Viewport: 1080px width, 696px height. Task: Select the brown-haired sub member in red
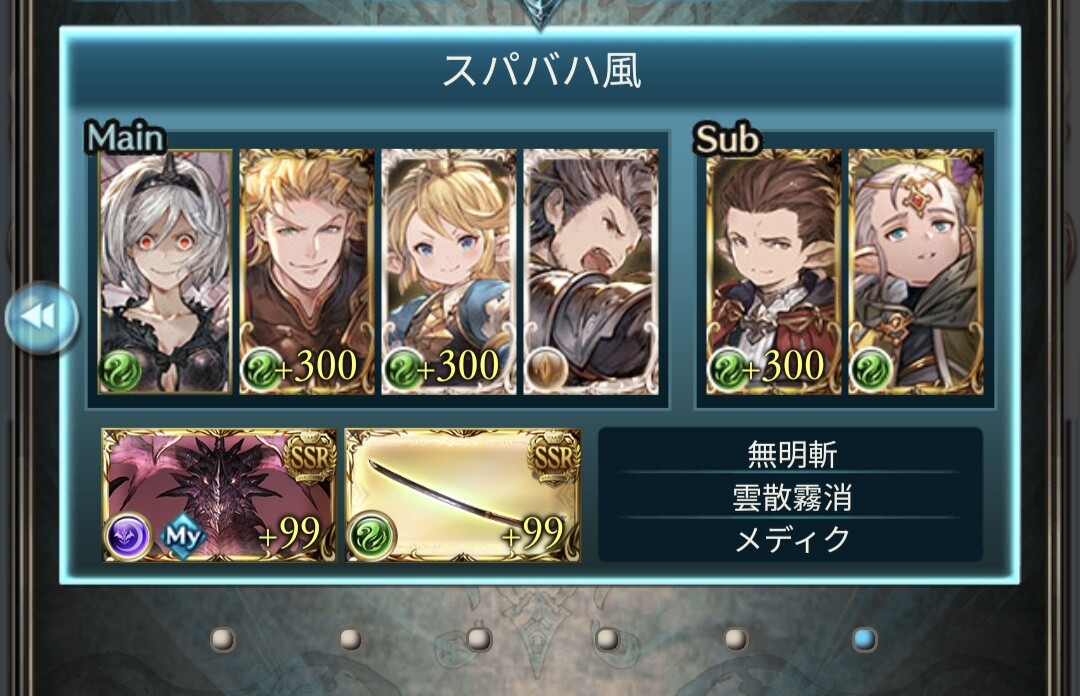(x=774, y=271)
